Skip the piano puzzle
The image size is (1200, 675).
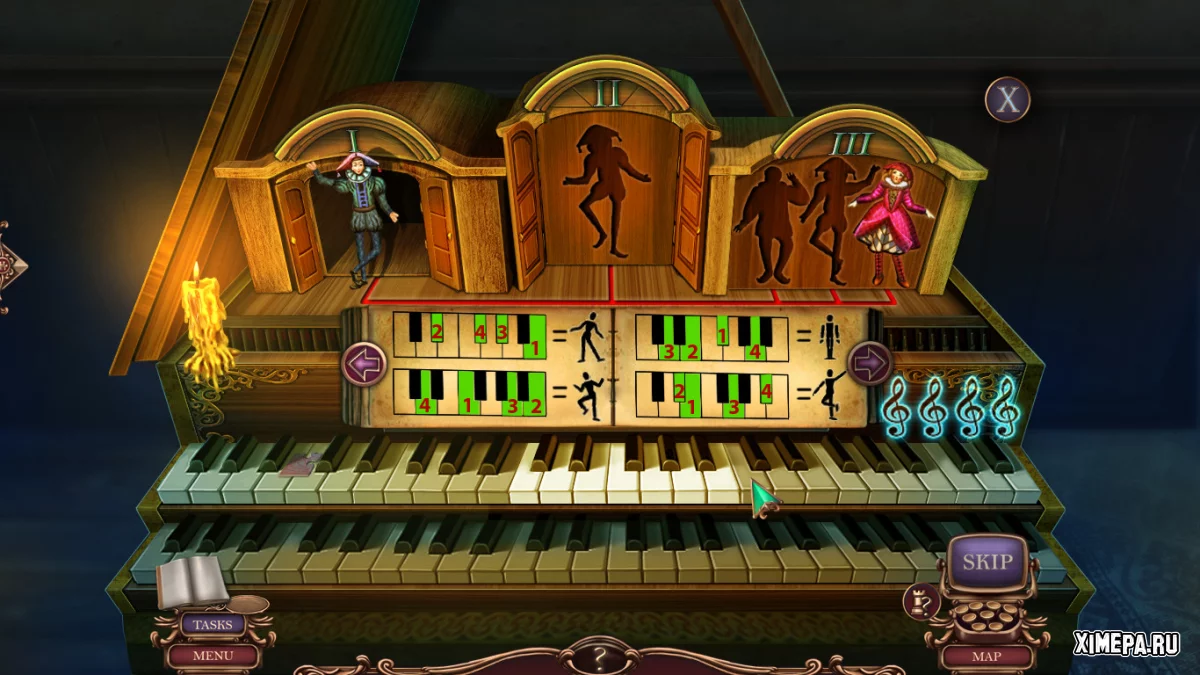point(987,561)
